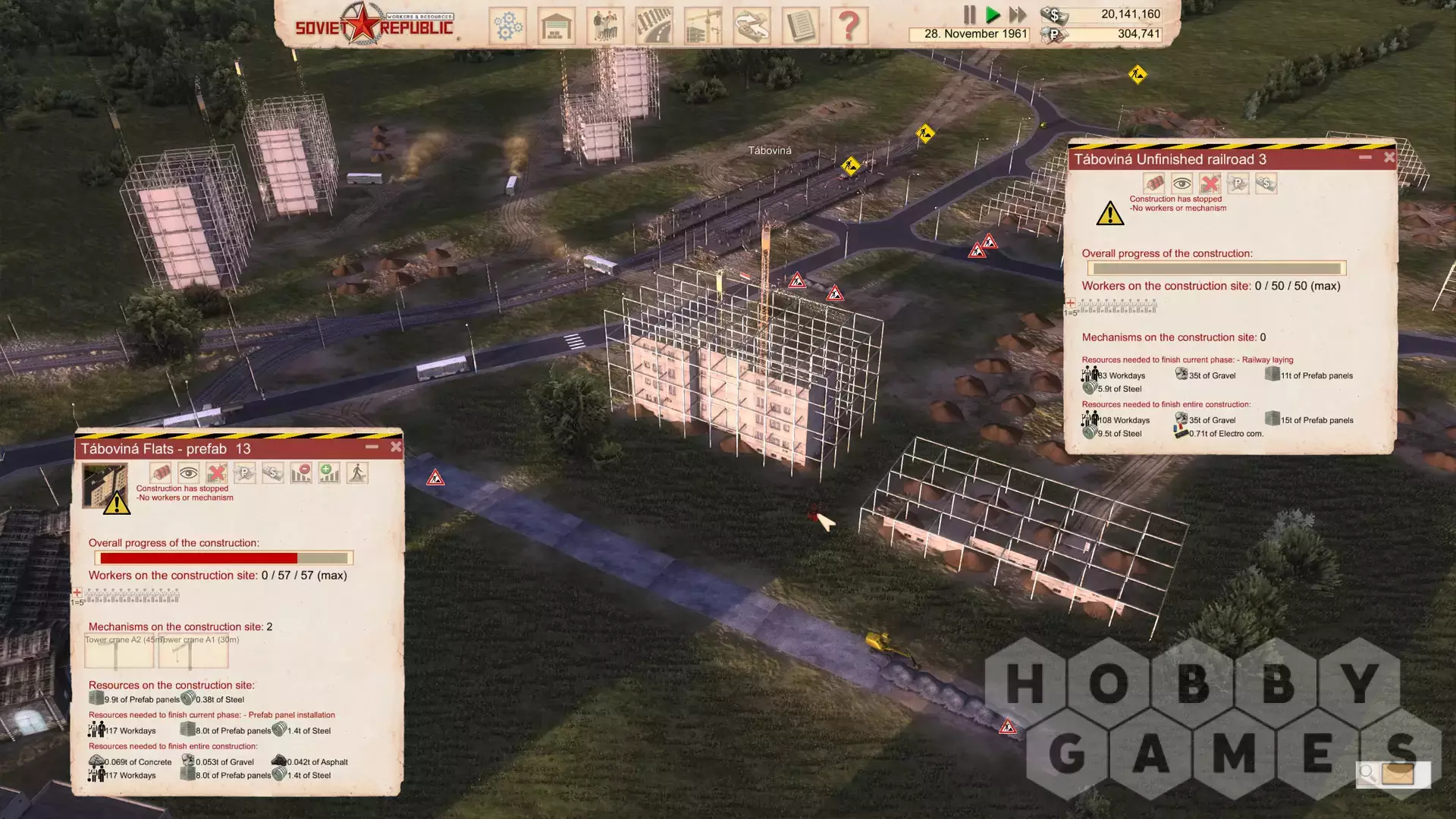Viewport: 1456px width, 819px height.
Task: Open the notebook statistics menu
Action: tap(801, 26)
